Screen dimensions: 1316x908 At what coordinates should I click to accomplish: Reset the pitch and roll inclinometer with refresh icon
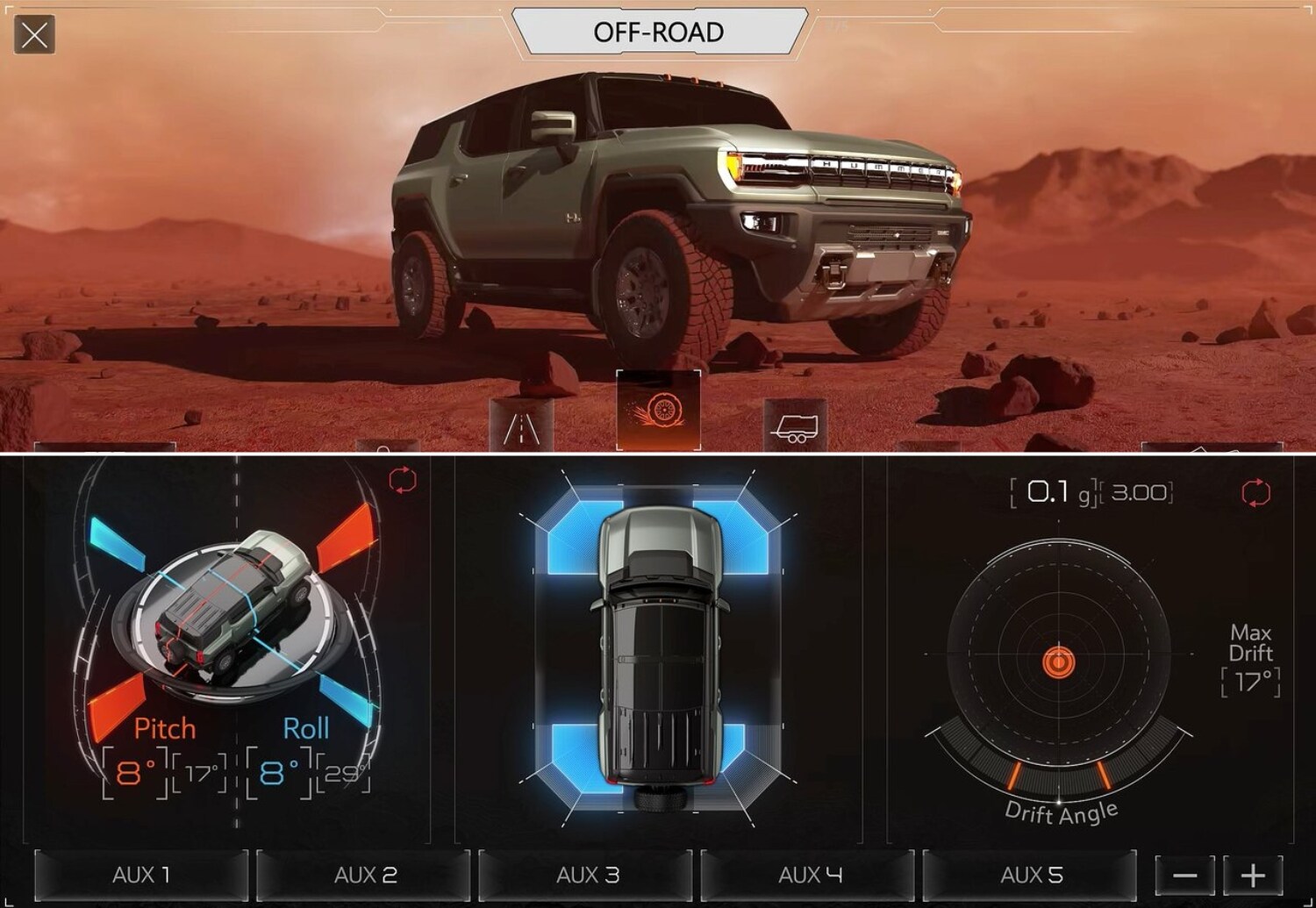(402, 481)
